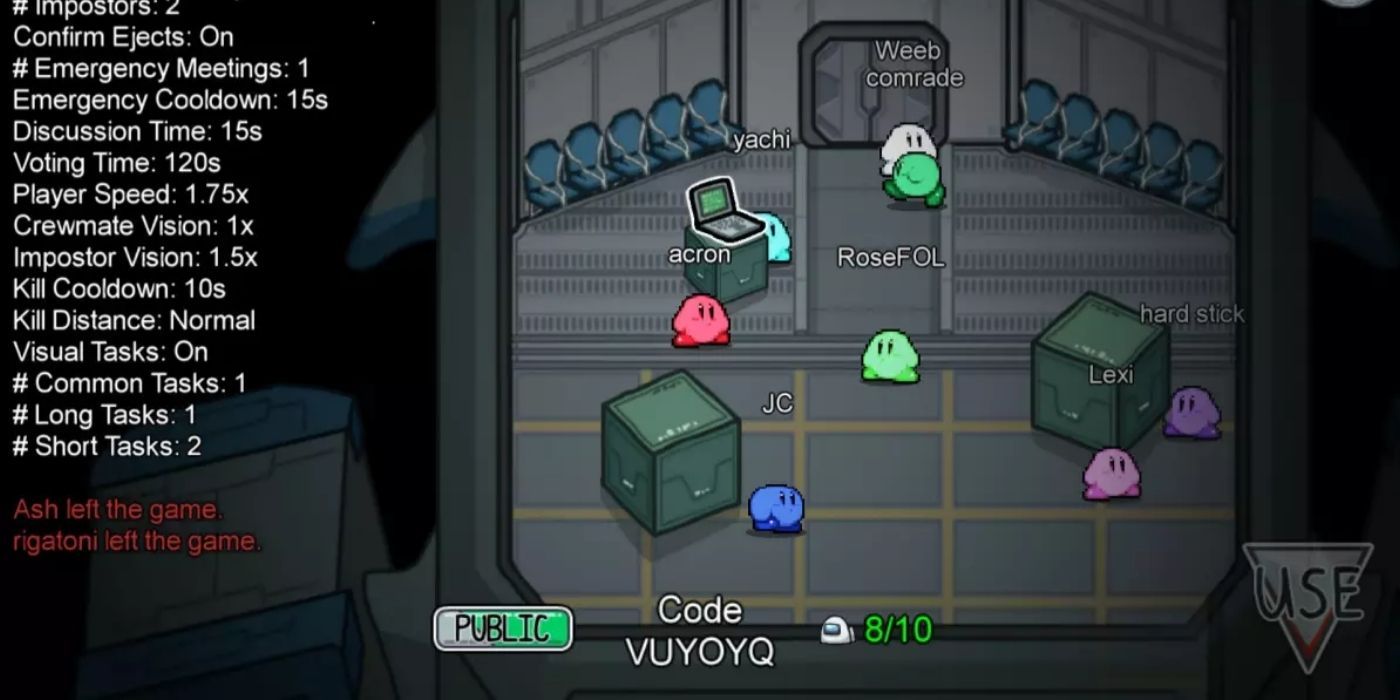This screenshot has width=1400, height=700.
Task: Toggle the PUBLIC lobby visibility button
Action: [503, 629]
